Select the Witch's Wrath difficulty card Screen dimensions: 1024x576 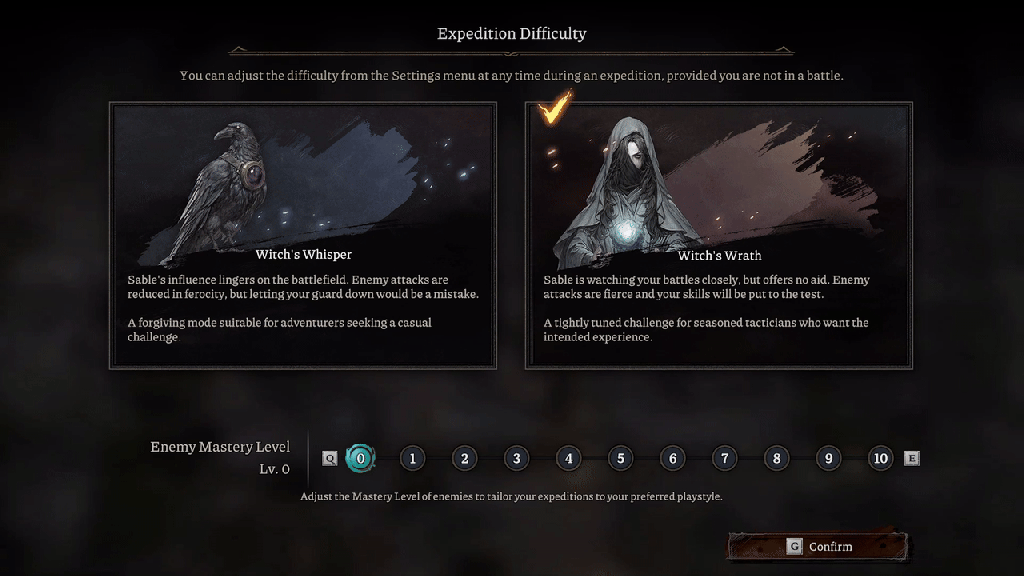pyautogui.click(x=718, y=235)
